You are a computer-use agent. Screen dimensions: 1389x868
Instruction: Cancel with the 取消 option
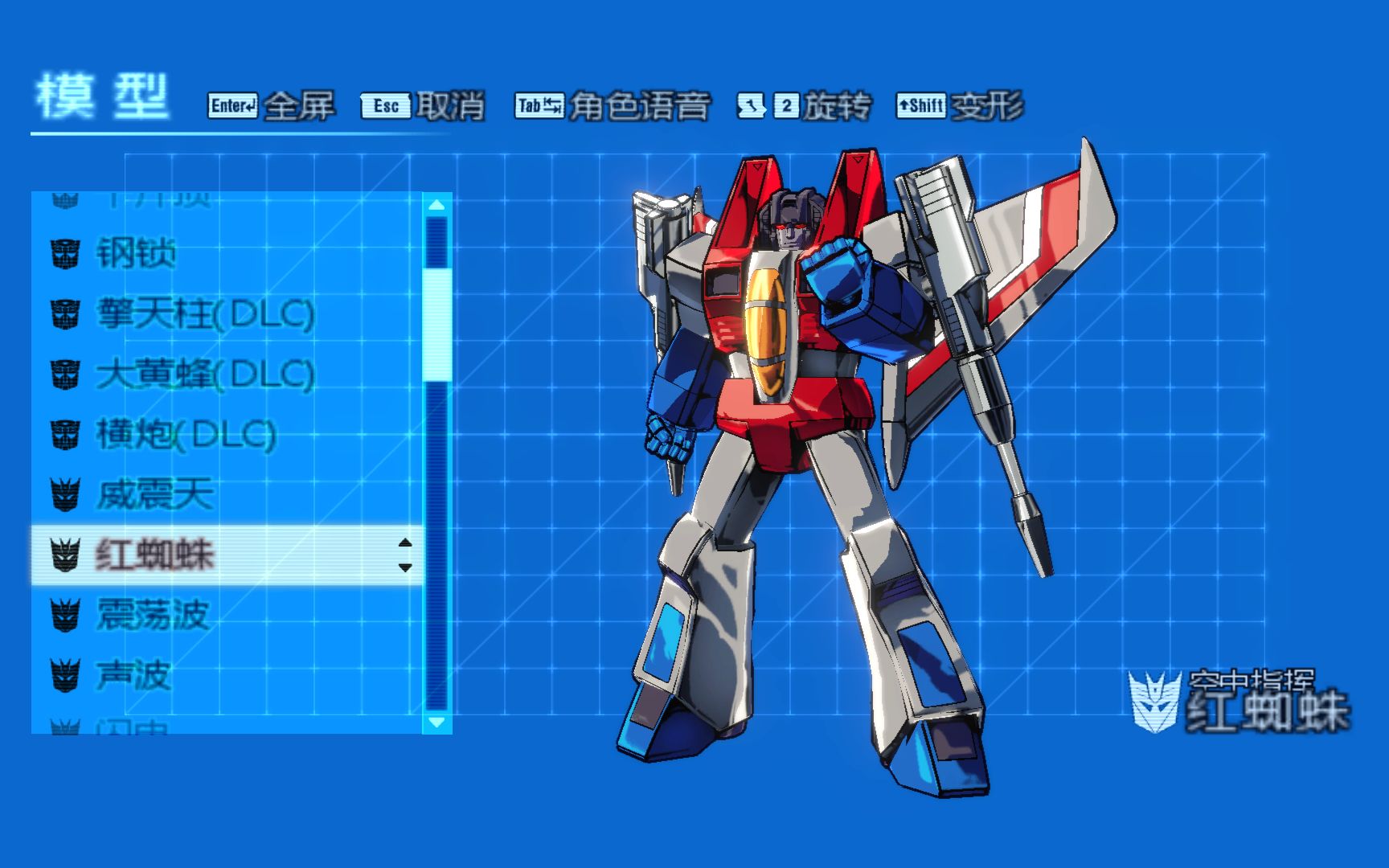[x=424, y=106]
